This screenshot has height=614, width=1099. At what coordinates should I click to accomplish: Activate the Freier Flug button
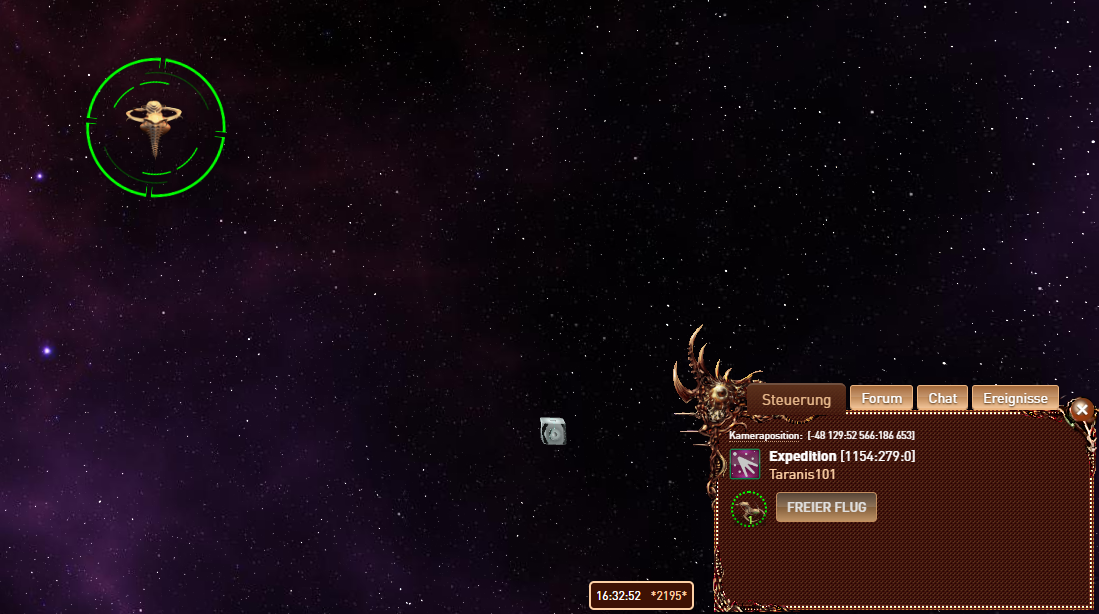coord(826,507)
